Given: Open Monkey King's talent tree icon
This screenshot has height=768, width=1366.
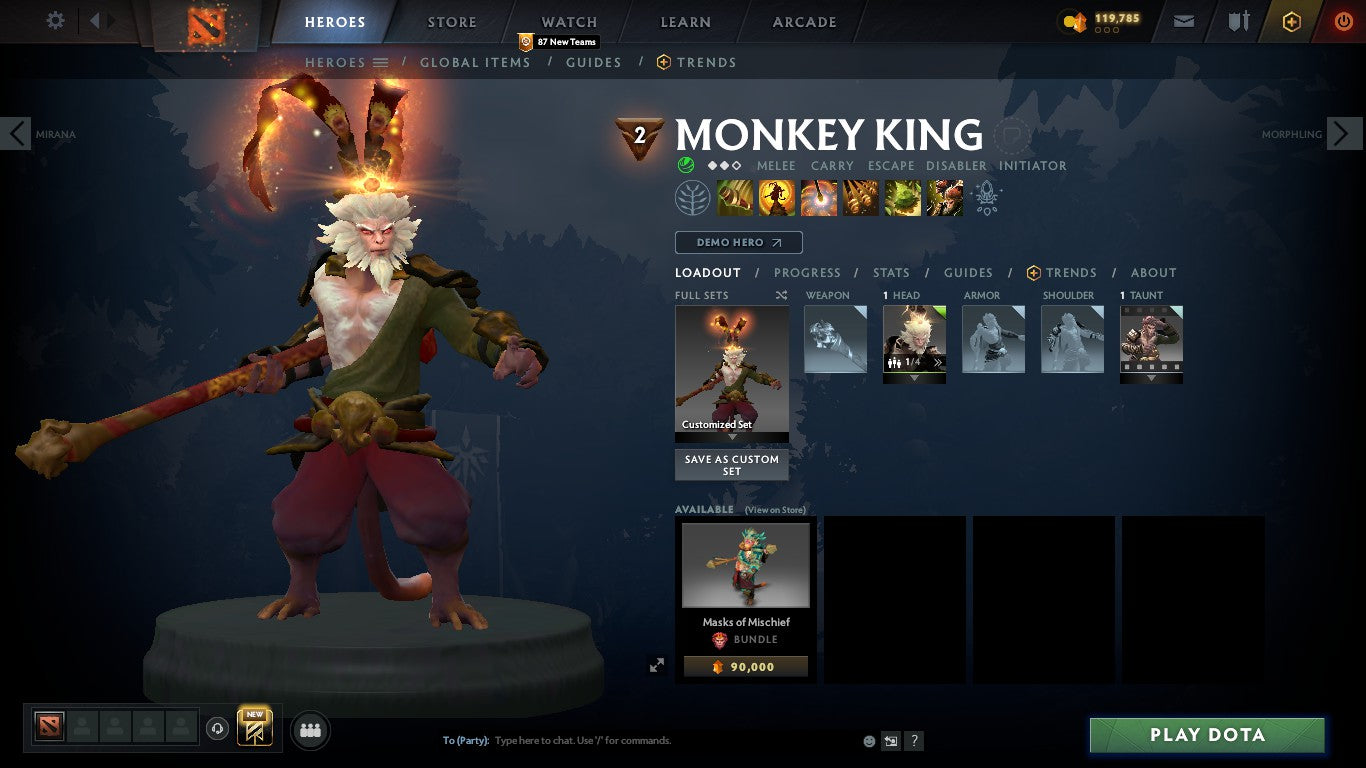Looking at the screenshot, I should 694,197.
